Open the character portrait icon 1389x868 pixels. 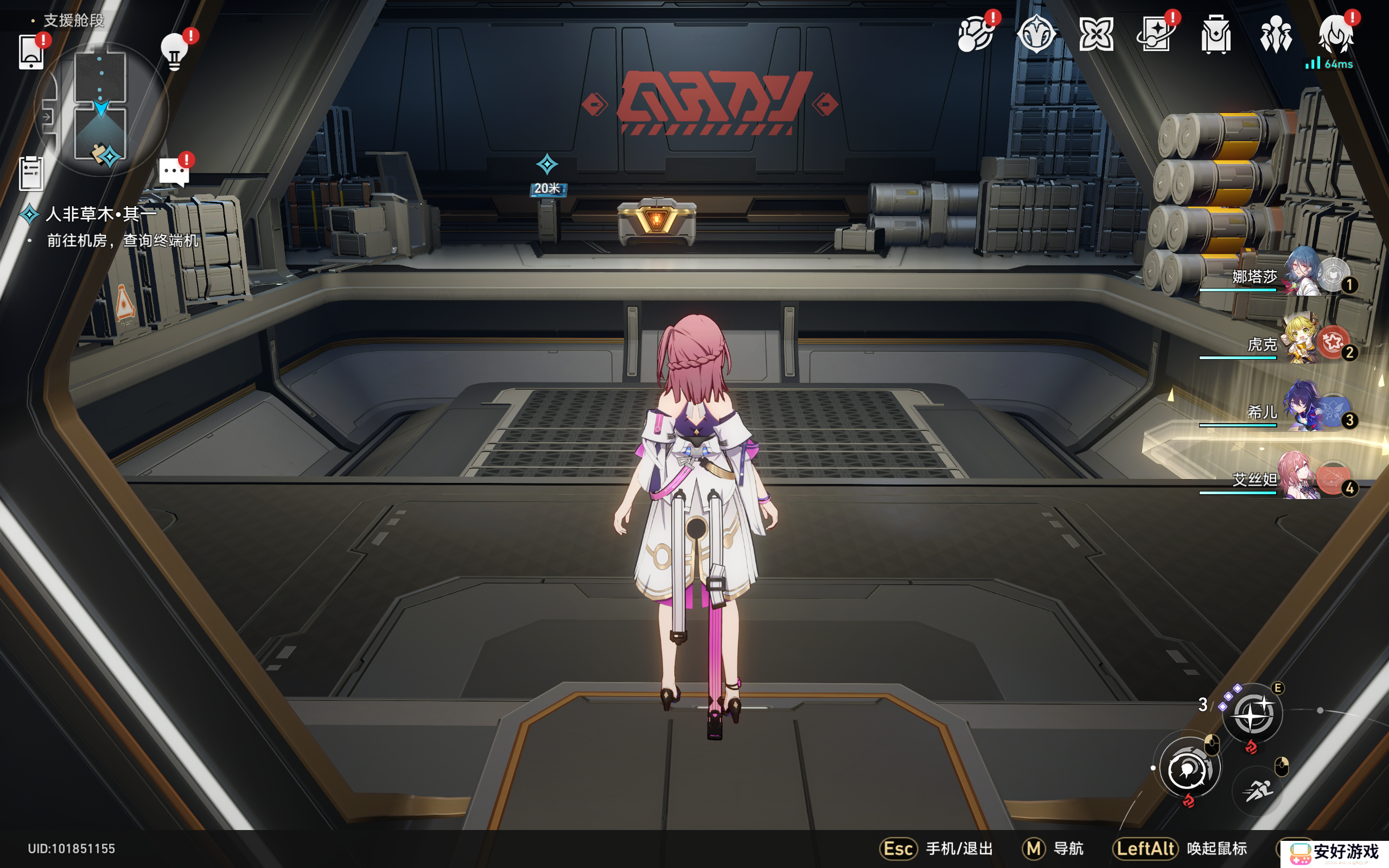coord(1336,34)
